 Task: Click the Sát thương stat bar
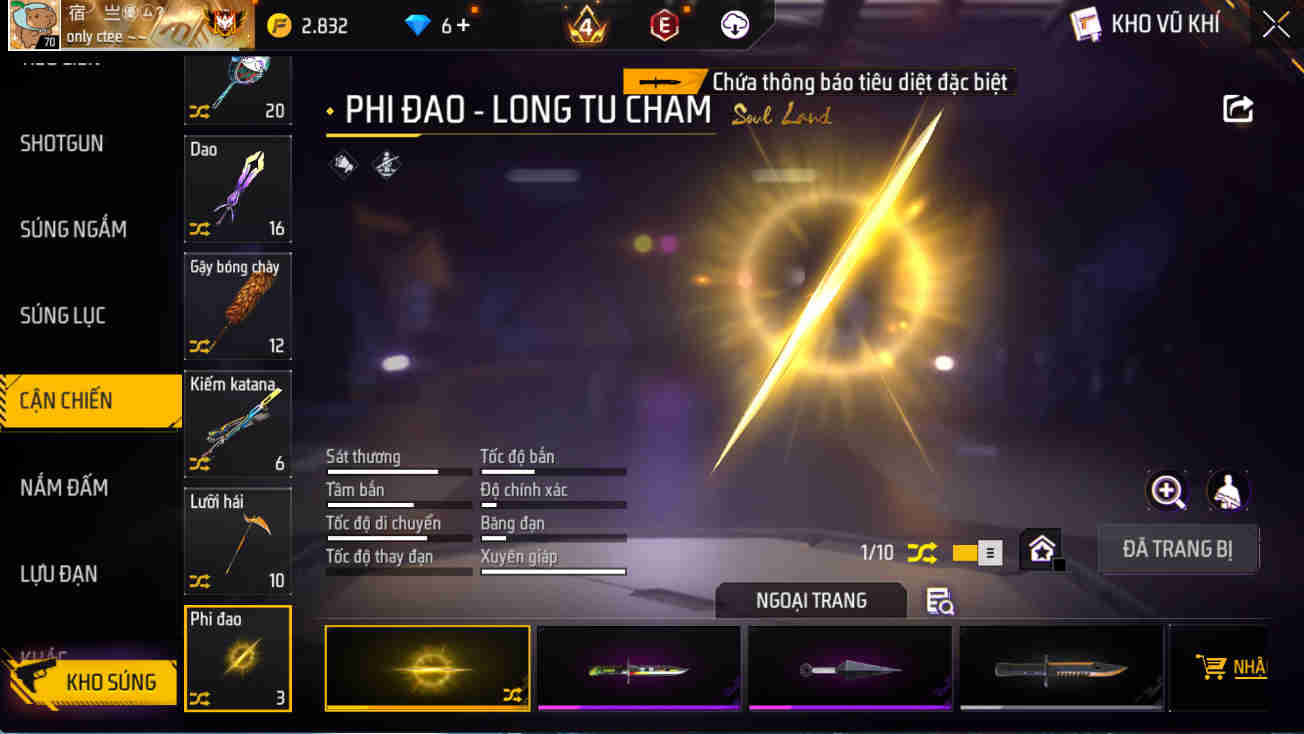[398, 470]
